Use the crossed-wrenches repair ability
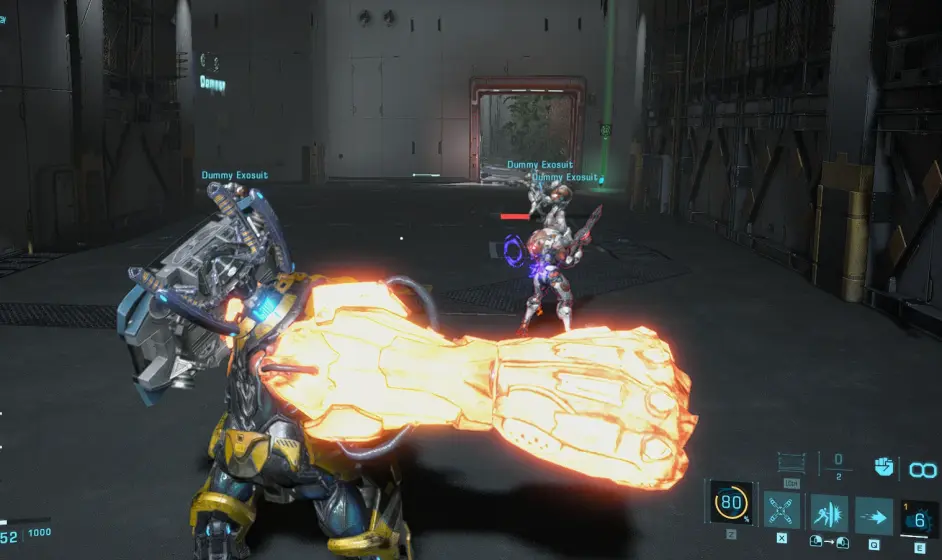 coord(781,511)
